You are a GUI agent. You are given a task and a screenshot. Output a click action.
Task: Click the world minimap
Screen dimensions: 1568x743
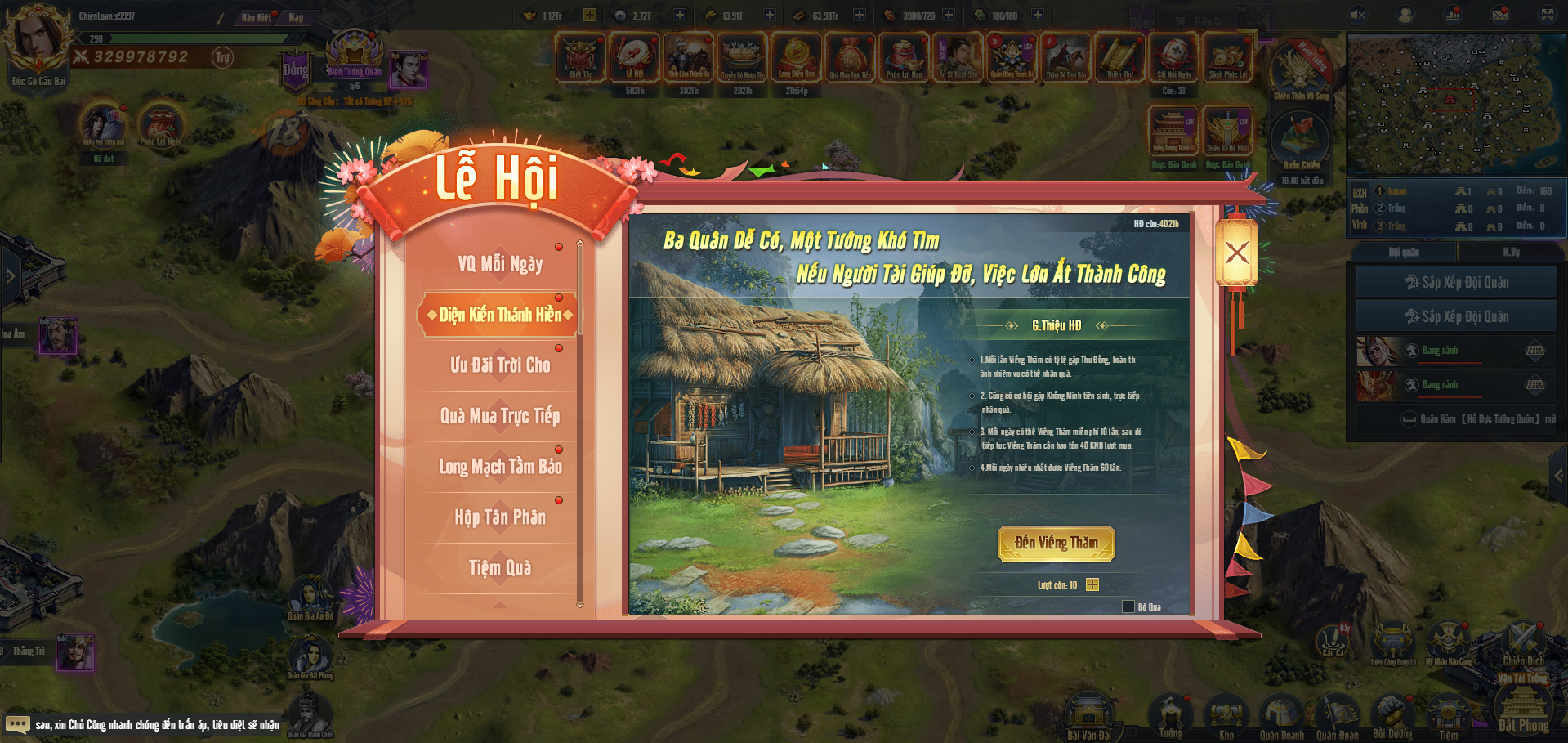coord(1454,104)
